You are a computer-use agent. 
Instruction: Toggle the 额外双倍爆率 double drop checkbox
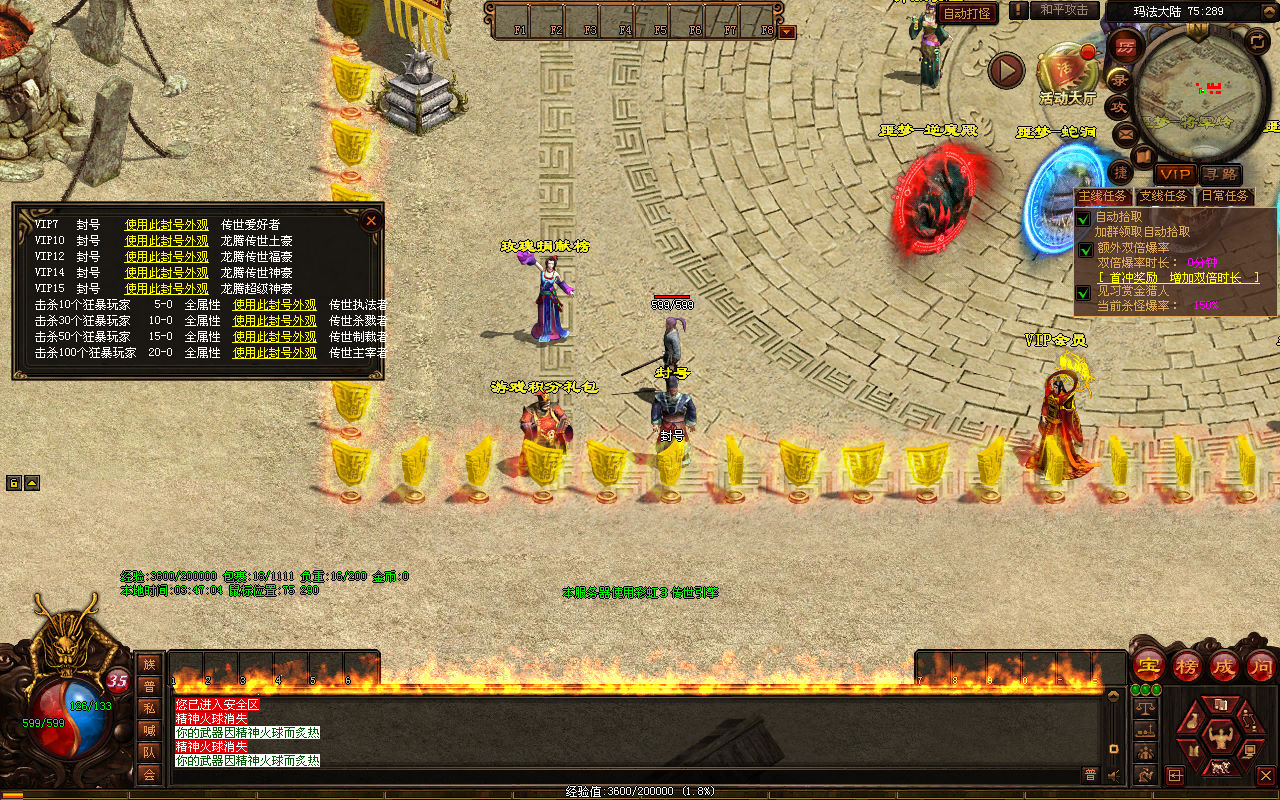point(1085,249)
